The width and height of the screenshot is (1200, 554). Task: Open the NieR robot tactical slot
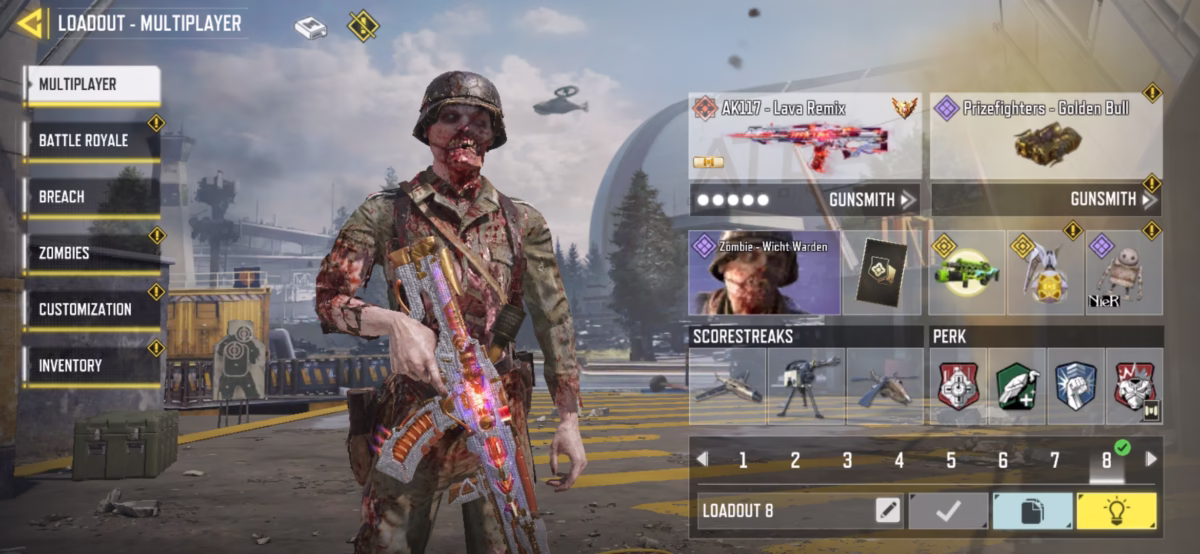(x=1125, y=273)
